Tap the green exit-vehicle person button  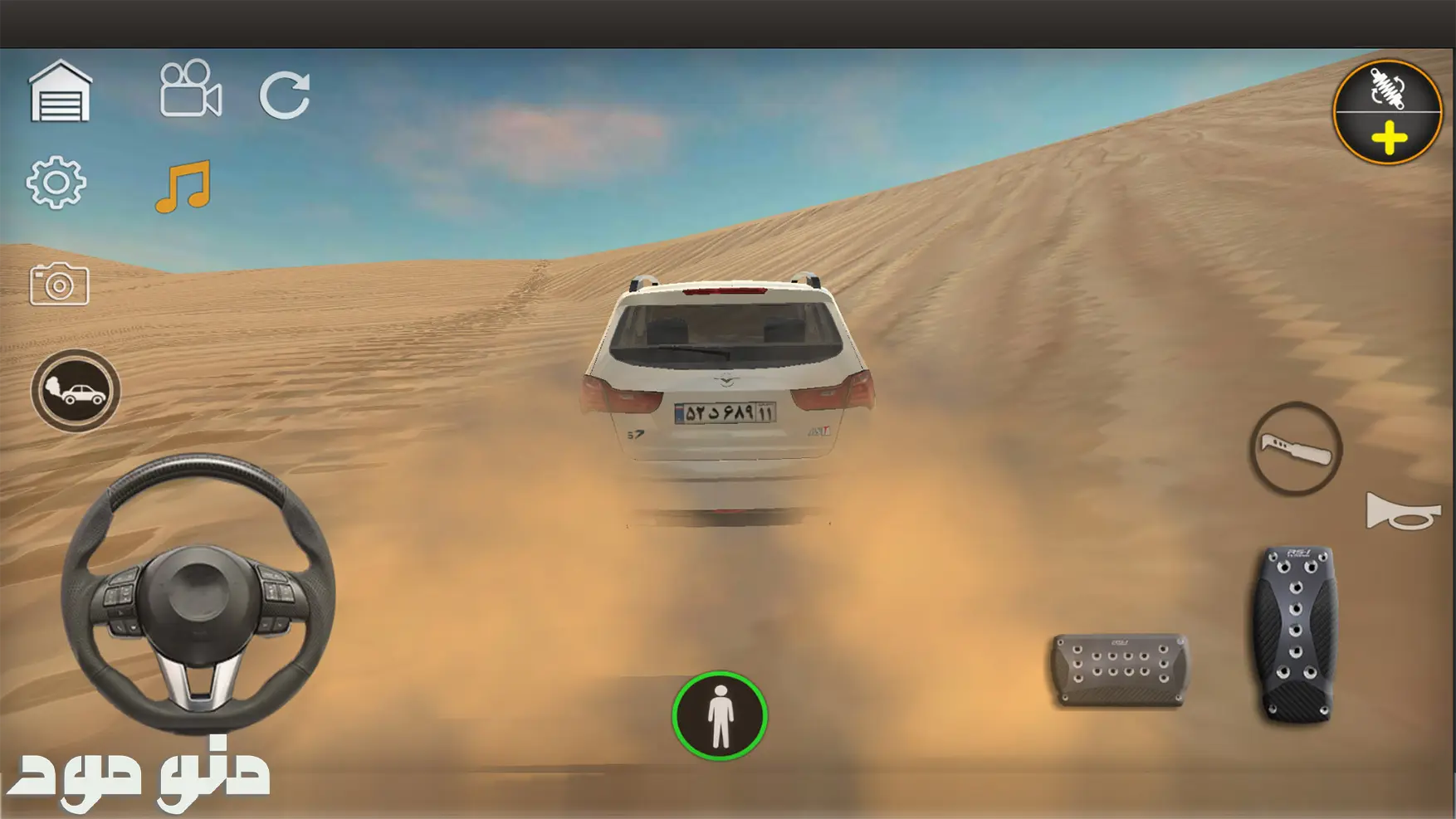(x=719, y=716)
